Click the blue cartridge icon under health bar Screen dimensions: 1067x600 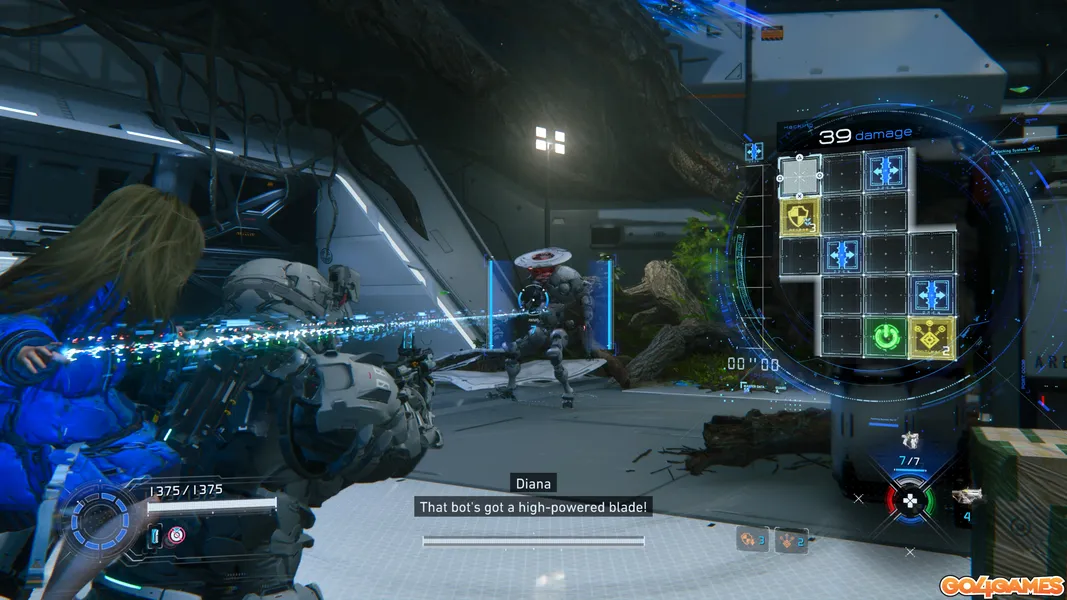[x=156, y=536]
